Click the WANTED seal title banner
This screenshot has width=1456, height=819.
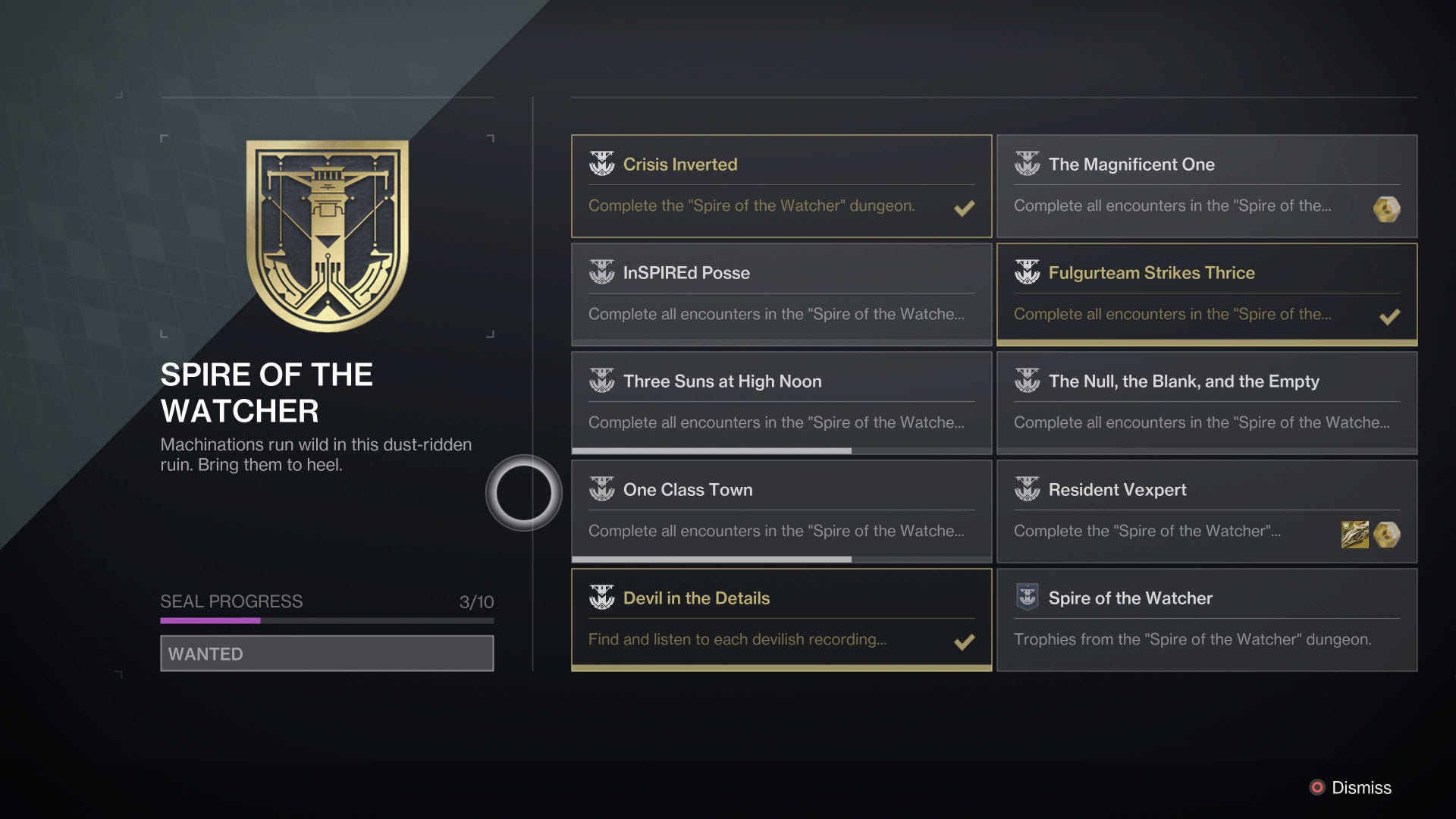(326, 653)
